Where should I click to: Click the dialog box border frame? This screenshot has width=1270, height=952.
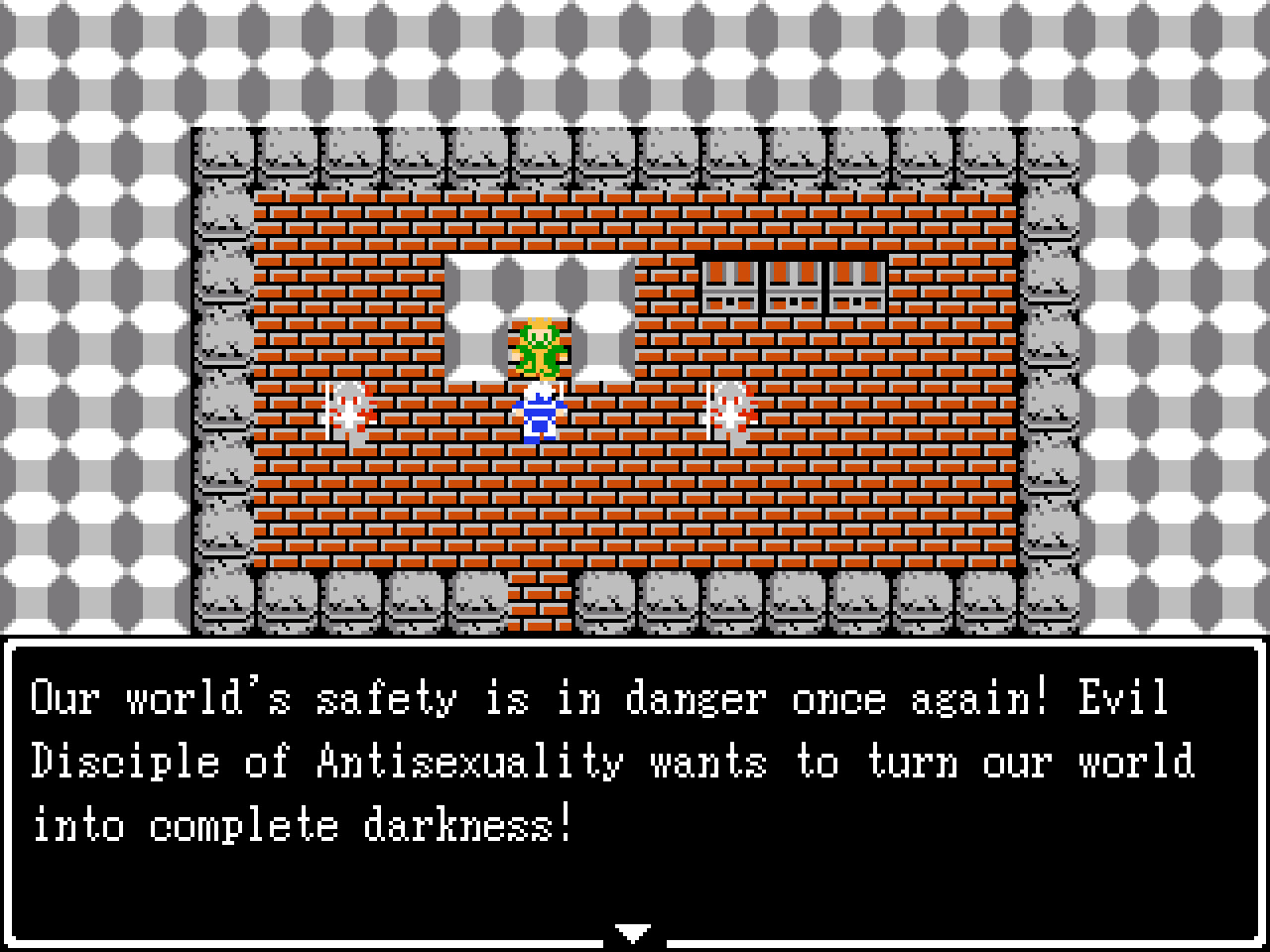(635, 643)
